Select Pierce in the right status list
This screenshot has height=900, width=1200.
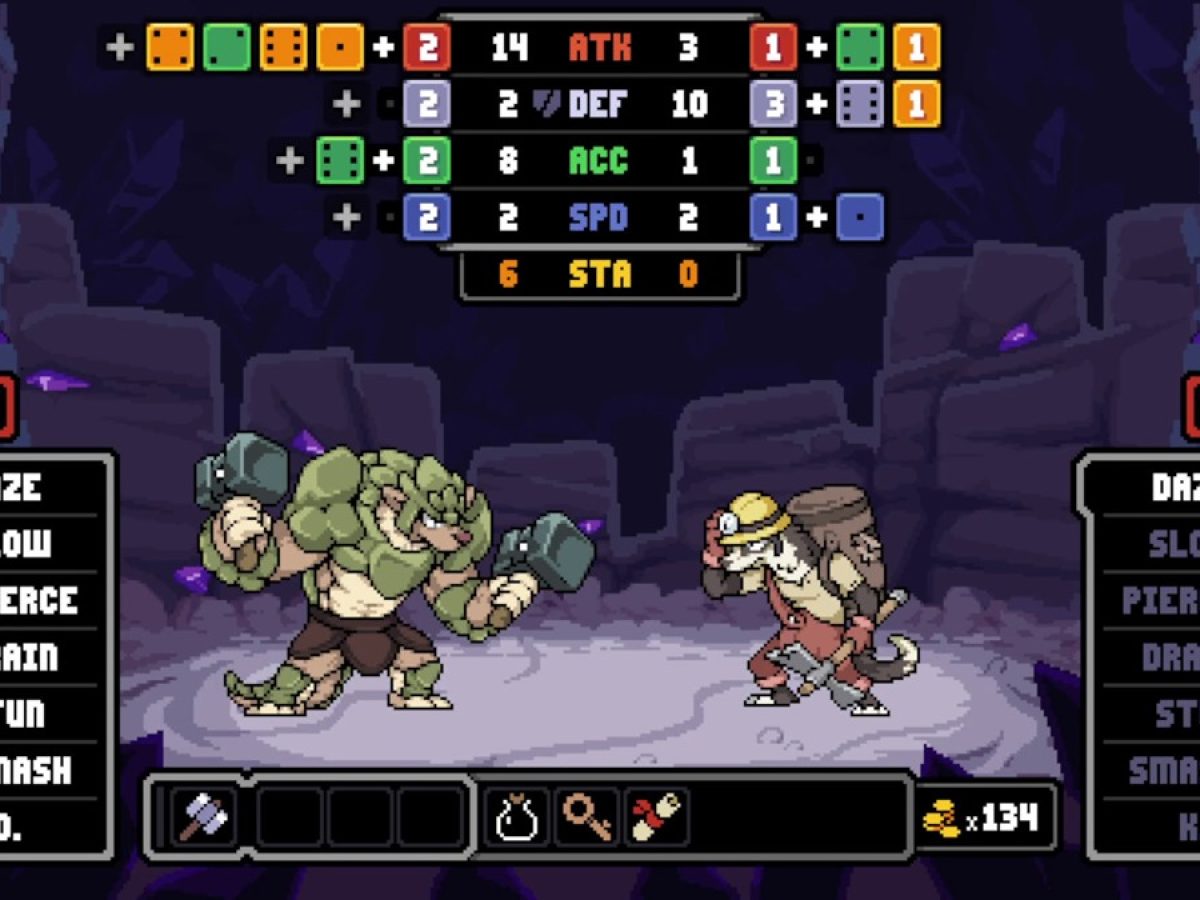(x=1160, y=601)
